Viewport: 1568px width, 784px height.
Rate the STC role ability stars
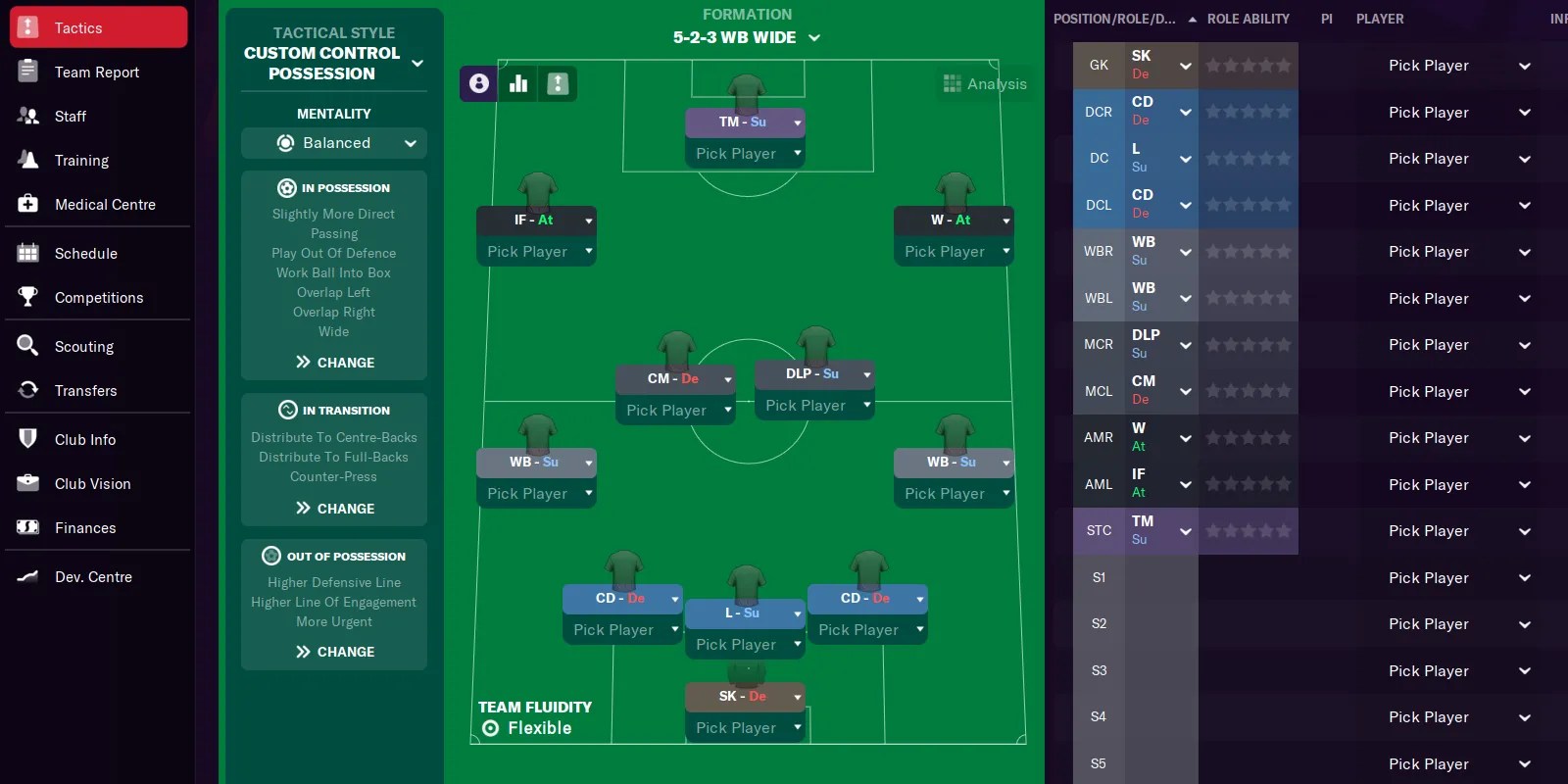tap(1249, 530)
